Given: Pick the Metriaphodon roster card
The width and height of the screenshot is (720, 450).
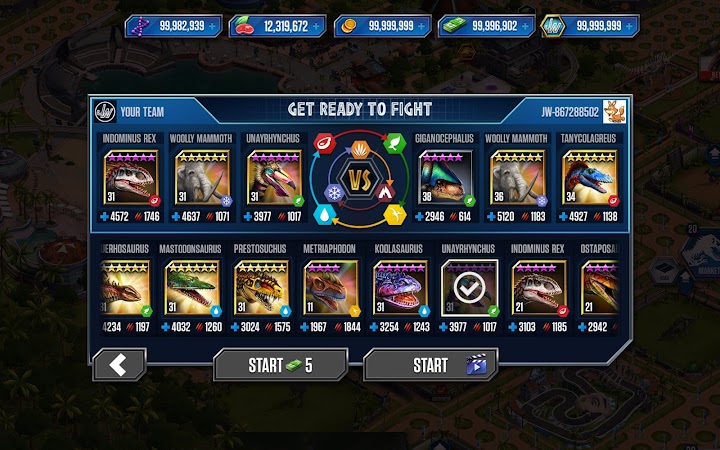Looking at the screenshot, I should [331, 288].
